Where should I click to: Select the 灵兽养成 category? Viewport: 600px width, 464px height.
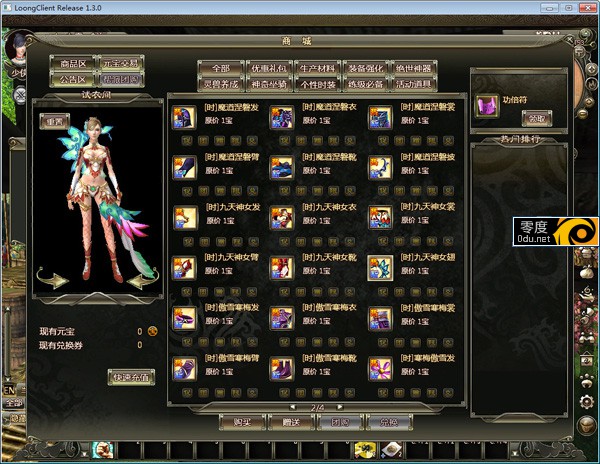coord(220,83)
